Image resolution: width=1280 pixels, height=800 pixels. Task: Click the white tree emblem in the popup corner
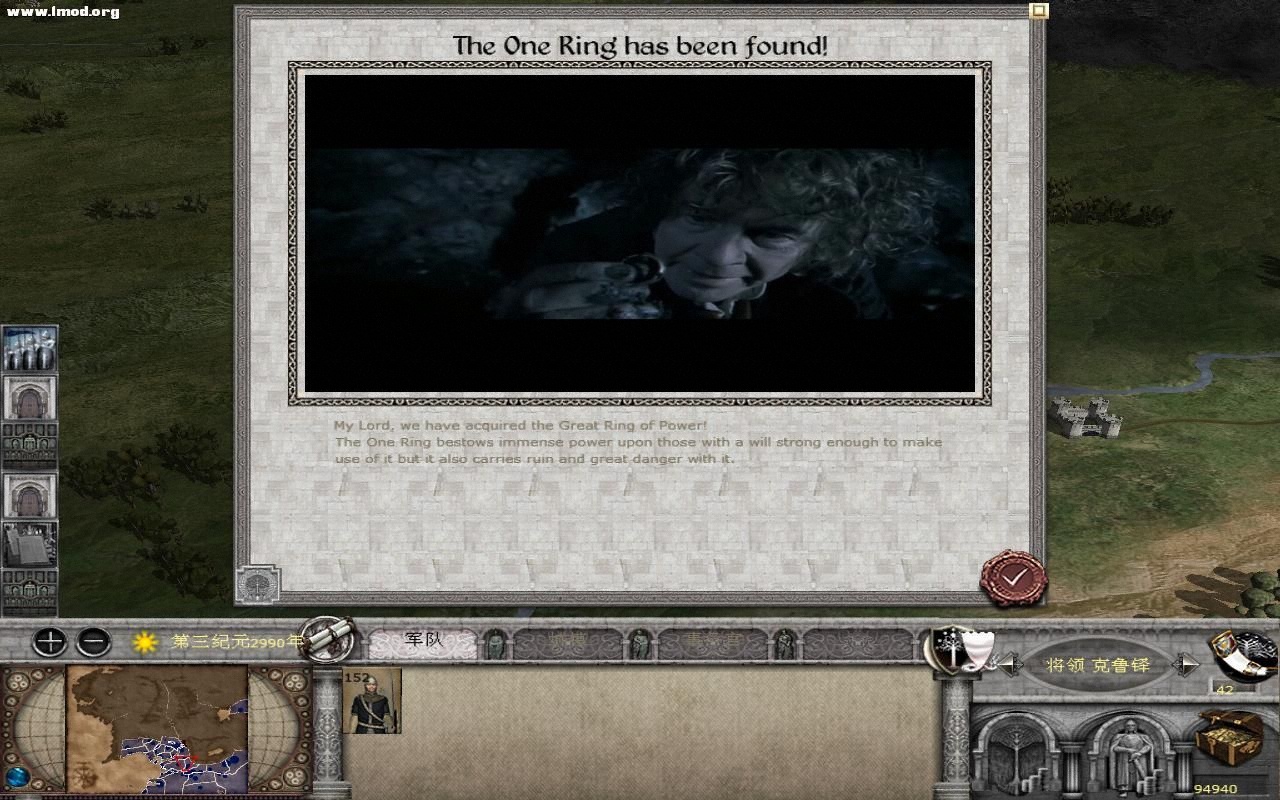tap(256, 582)
